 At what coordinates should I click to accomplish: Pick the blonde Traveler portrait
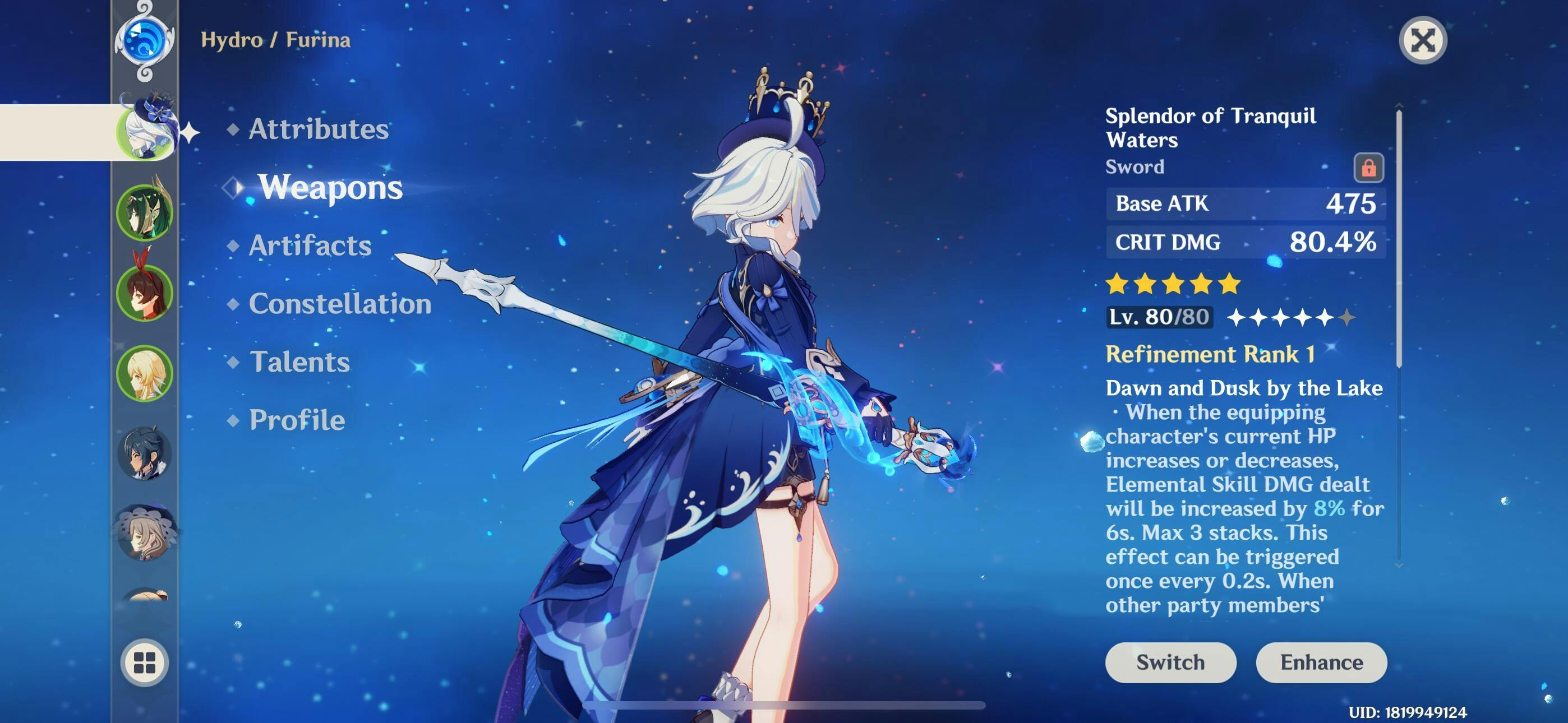click(145, 373)
